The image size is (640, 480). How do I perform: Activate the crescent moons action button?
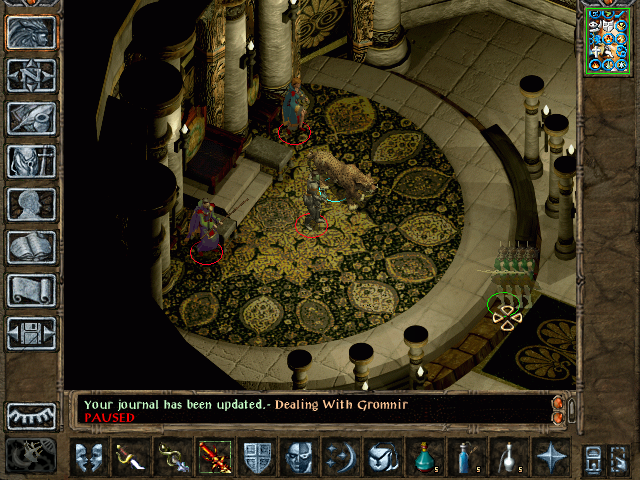coord(341,457)
